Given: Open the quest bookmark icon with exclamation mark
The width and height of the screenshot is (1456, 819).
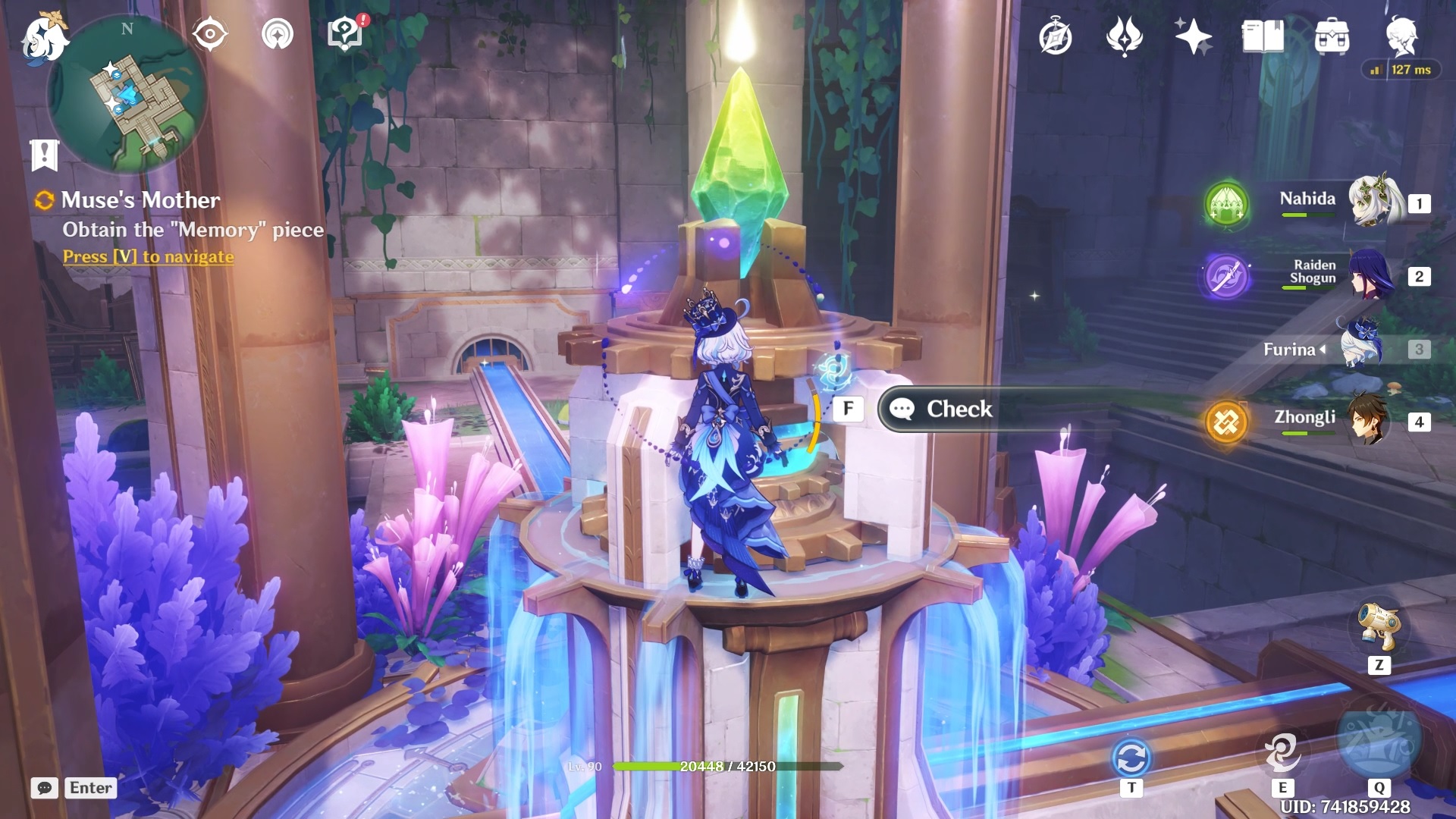Looking at the screenshot, I should pos(44,155).
